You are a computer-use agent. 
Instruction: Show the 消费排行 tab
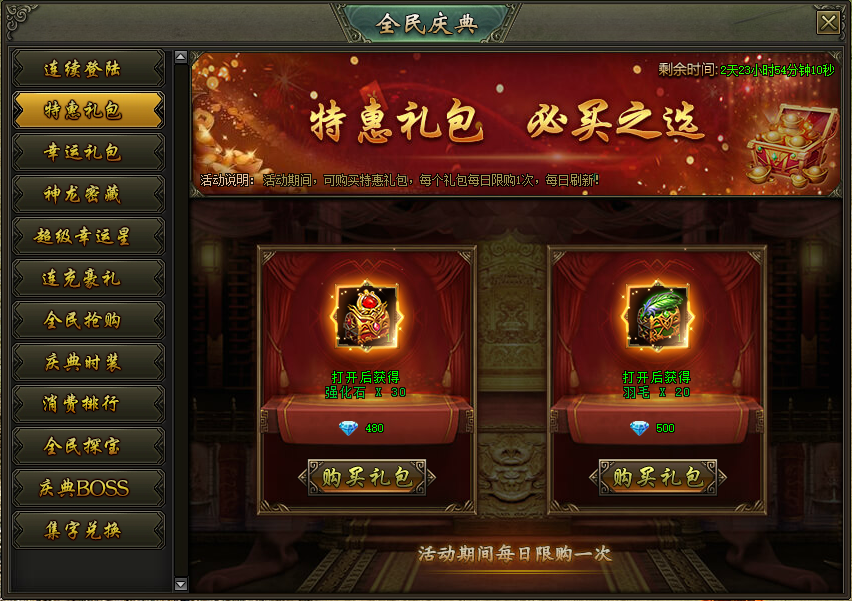pos(88,404)
